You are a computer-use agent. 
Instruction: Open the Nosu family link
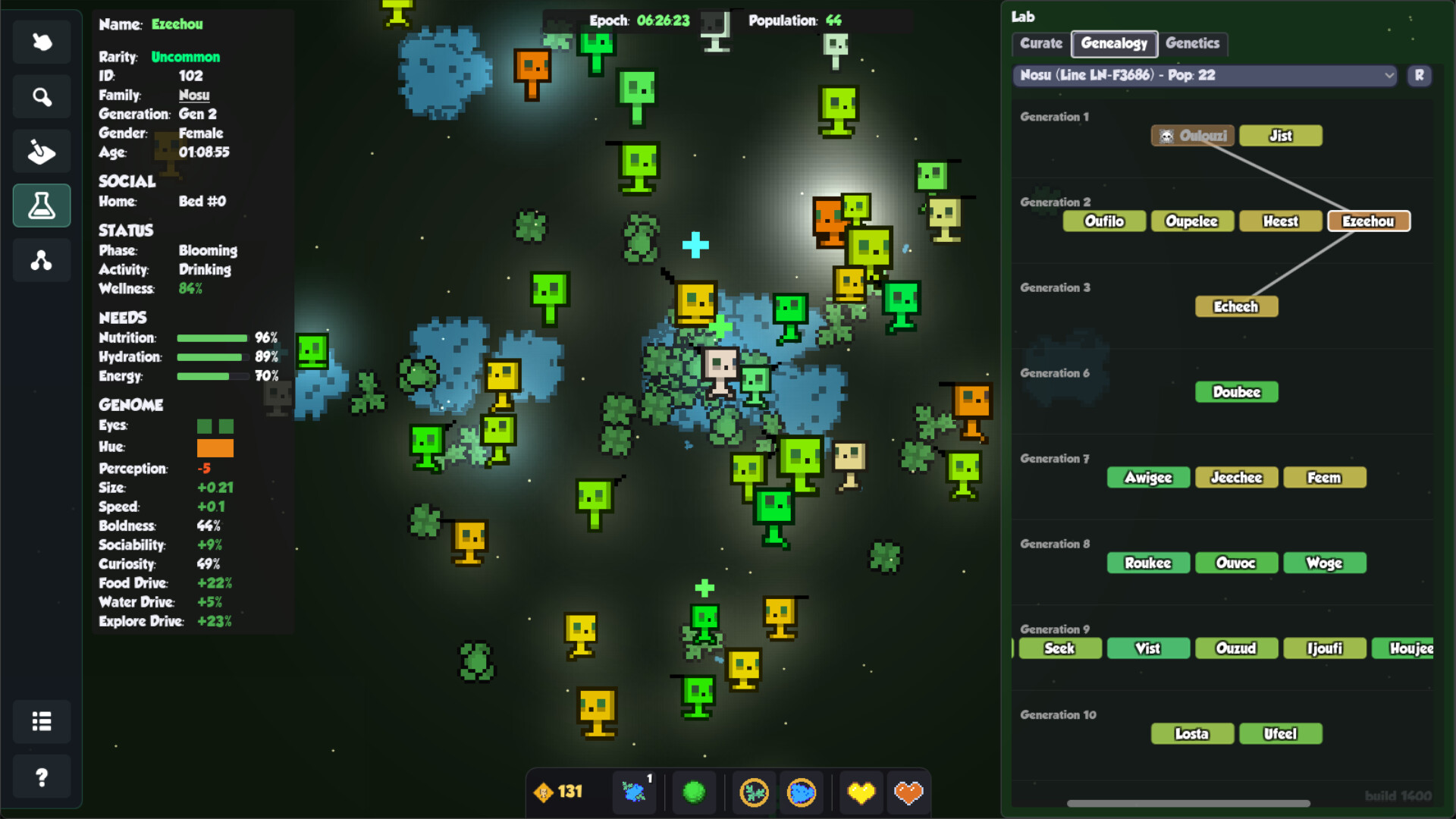point(193,95)
